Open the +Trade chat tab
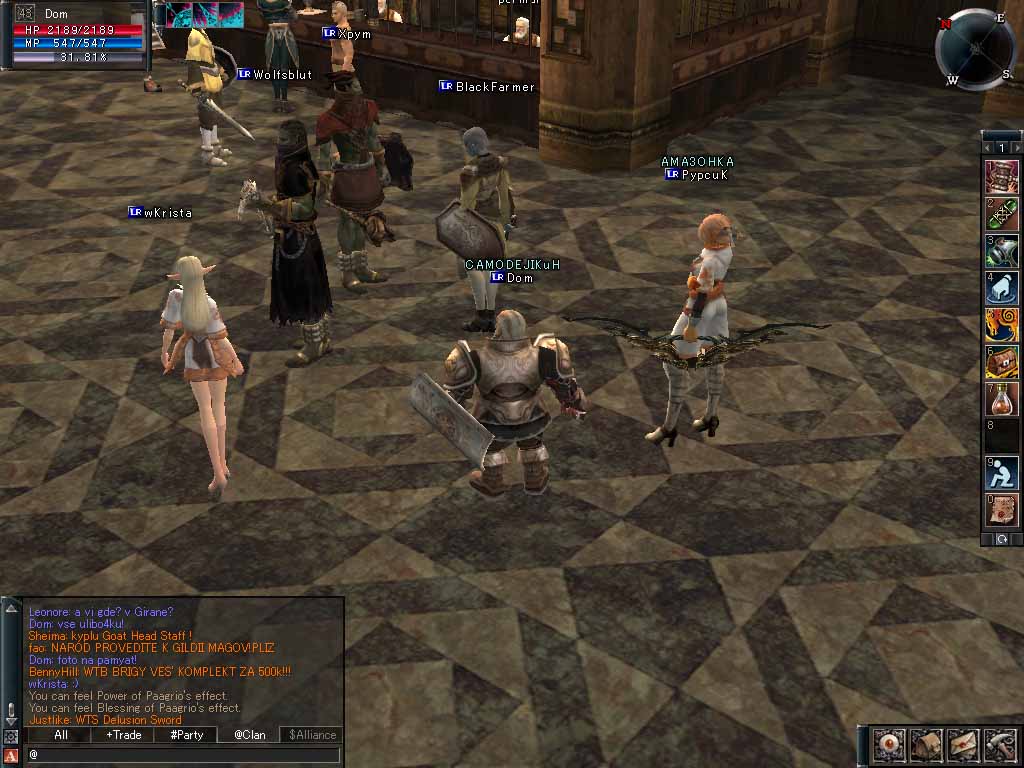1024x768 pixels. 124,735
